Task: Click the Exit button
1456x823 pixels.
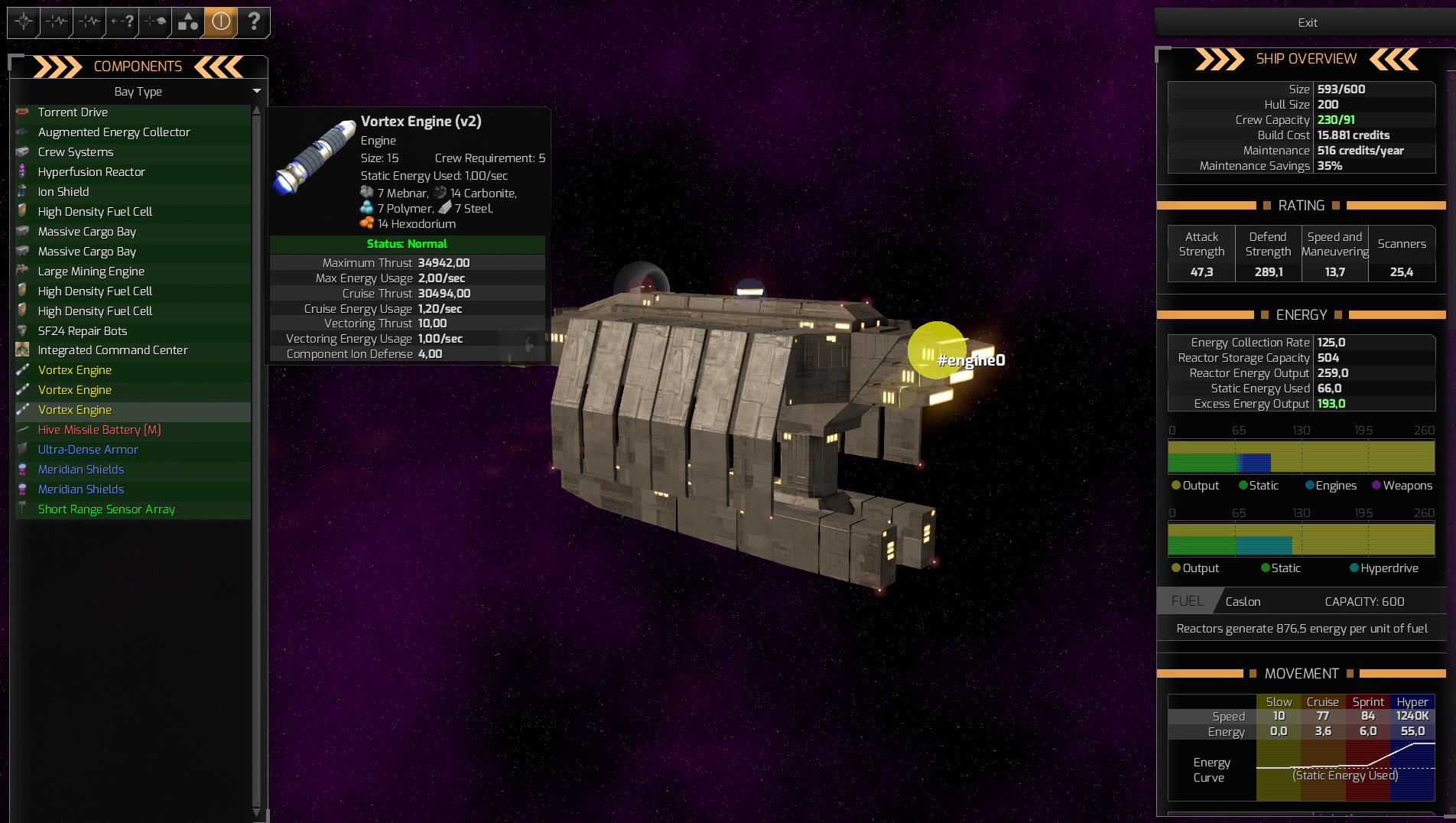Action: pyautogui.click(x=1307, y=22)
